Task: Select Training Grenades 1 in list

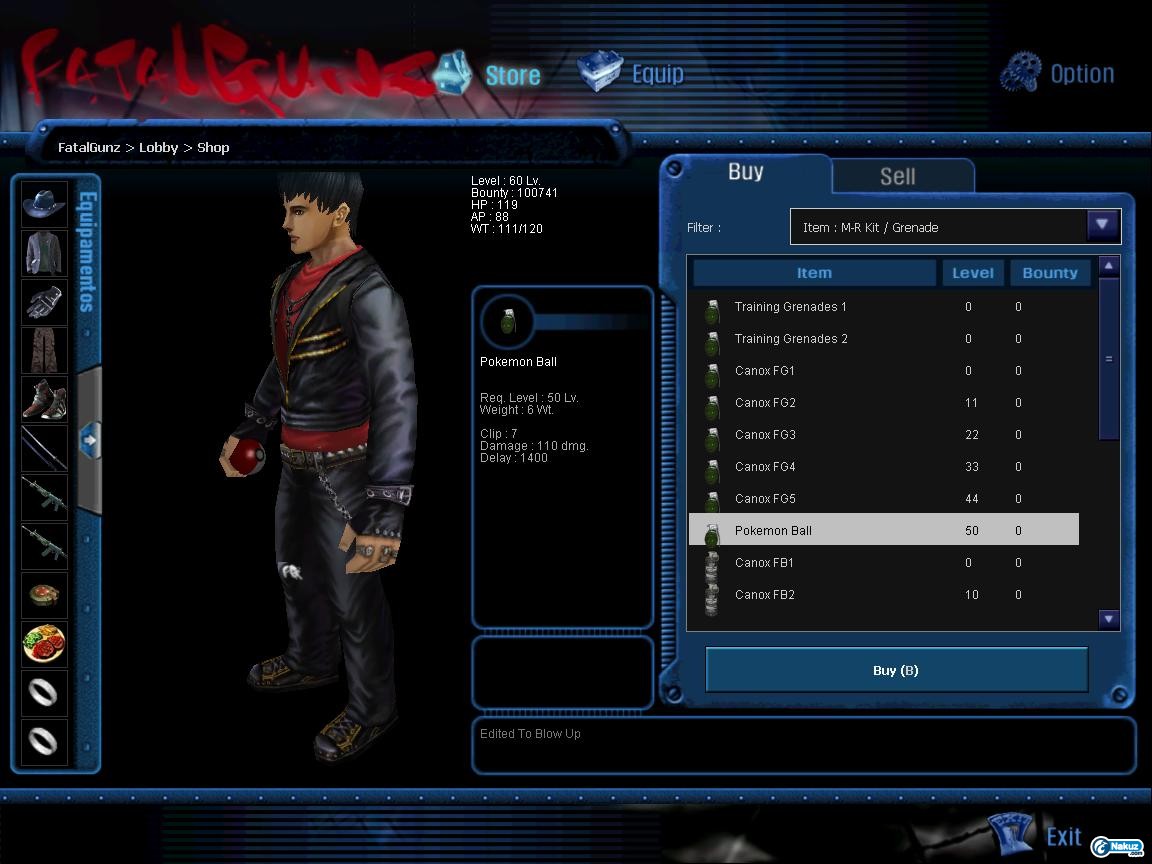Action: point(790,307)
